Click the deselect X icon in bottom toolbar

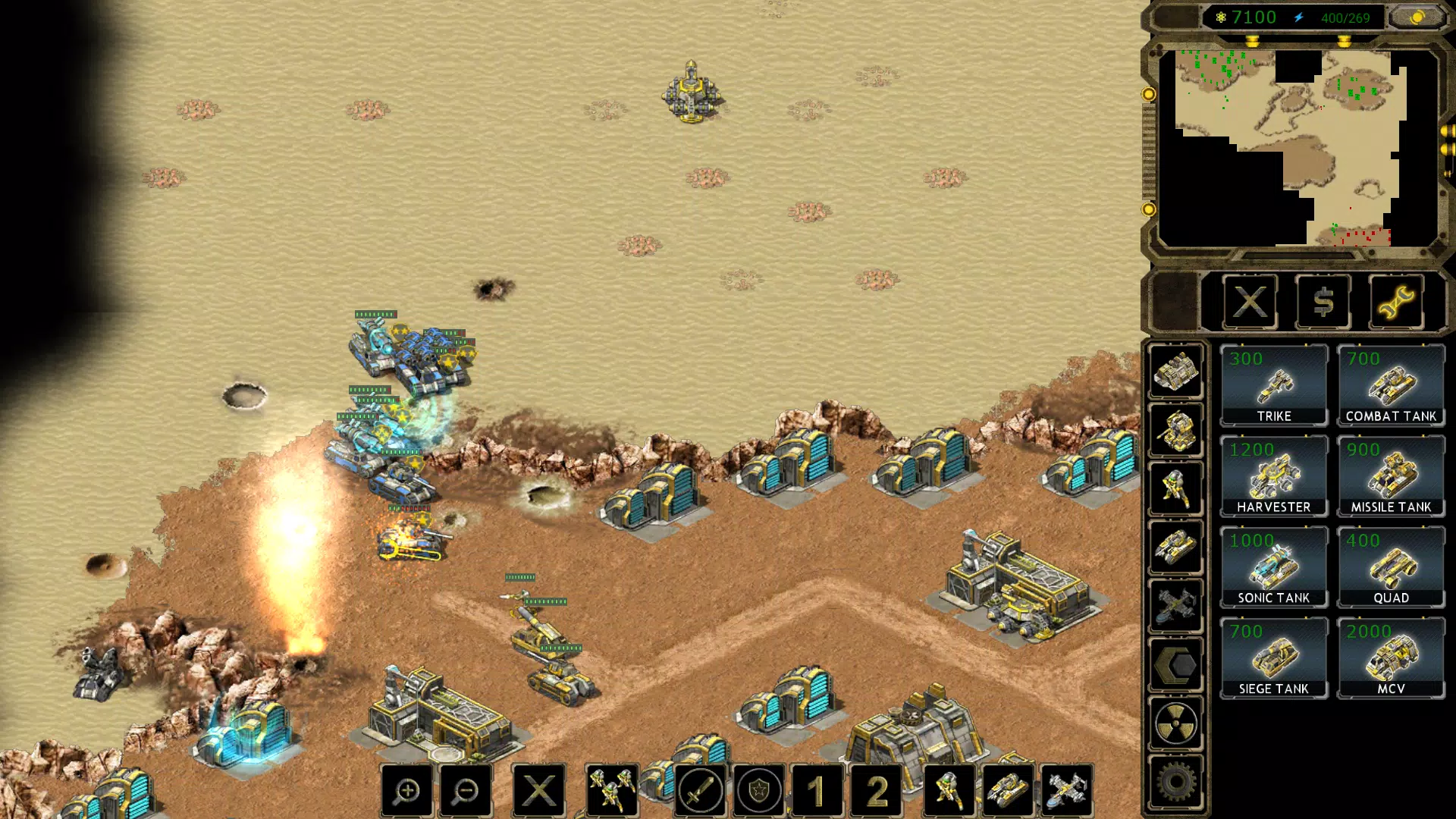click(x=540, y=790)
